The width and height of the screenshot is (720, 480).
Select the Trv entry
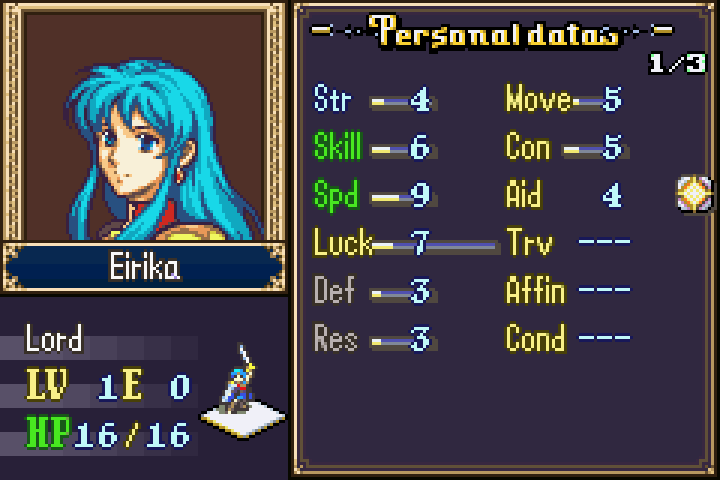pyautogui.click(x=568, y=243)
